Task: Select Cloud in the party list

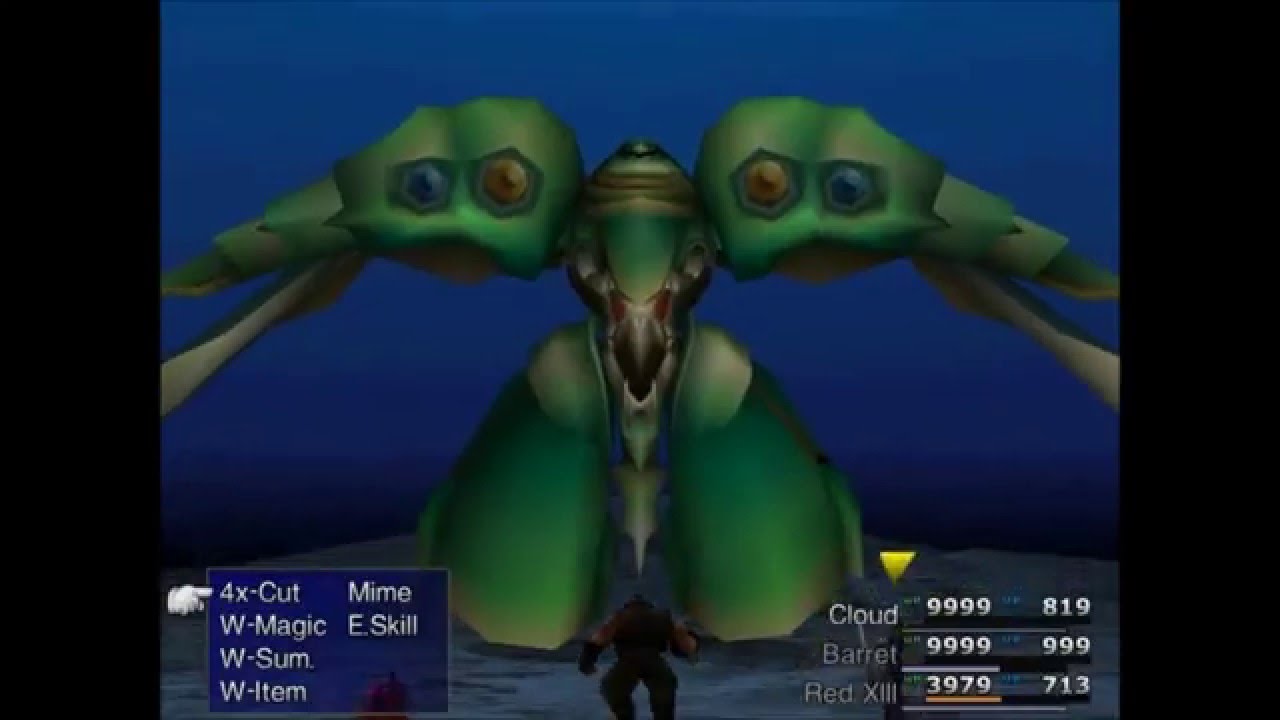Action: pyautogui.click(x=863, y=615)
